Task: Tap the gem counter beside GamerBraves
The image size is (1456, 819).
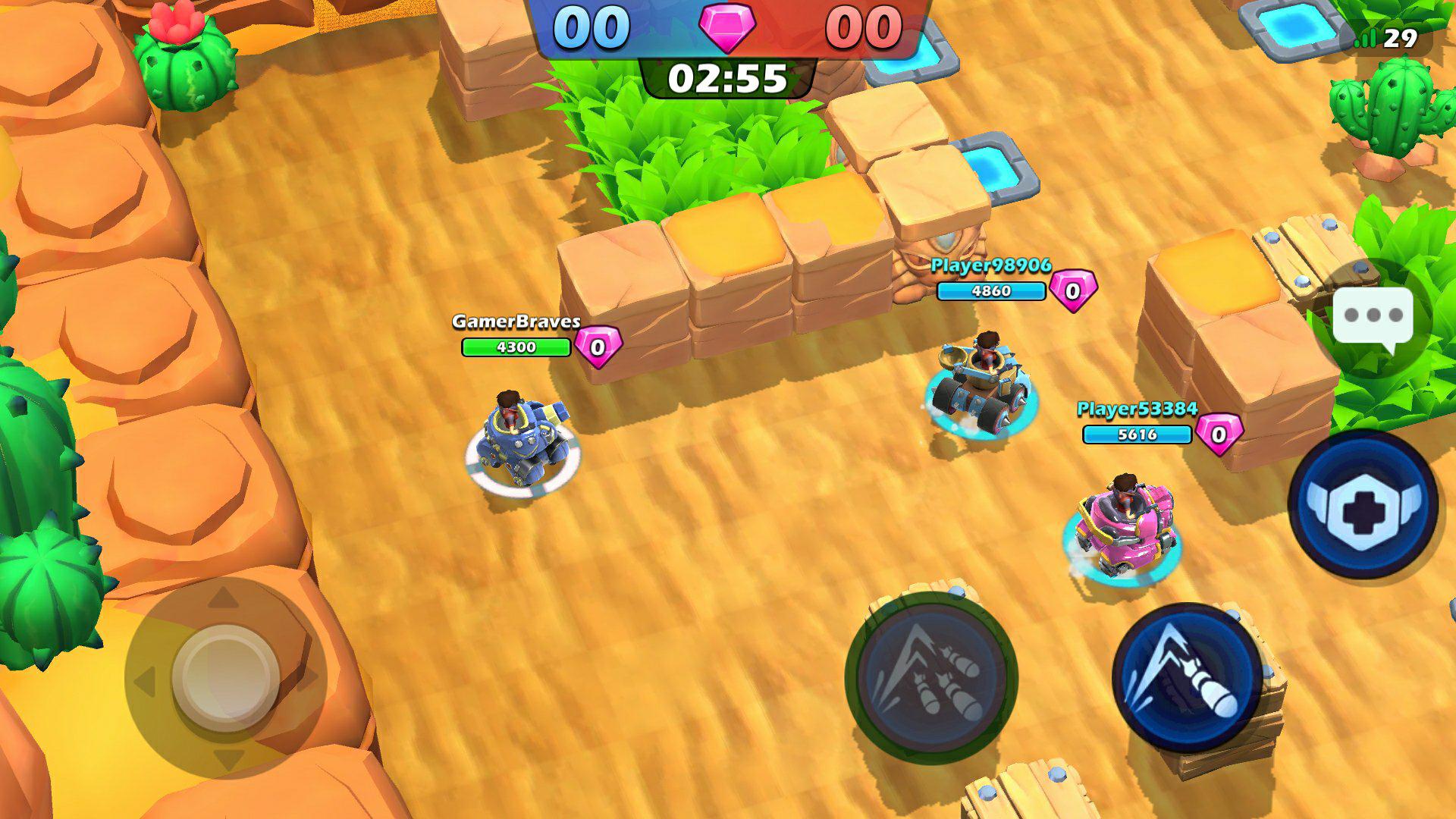Action: coord(599,347)
